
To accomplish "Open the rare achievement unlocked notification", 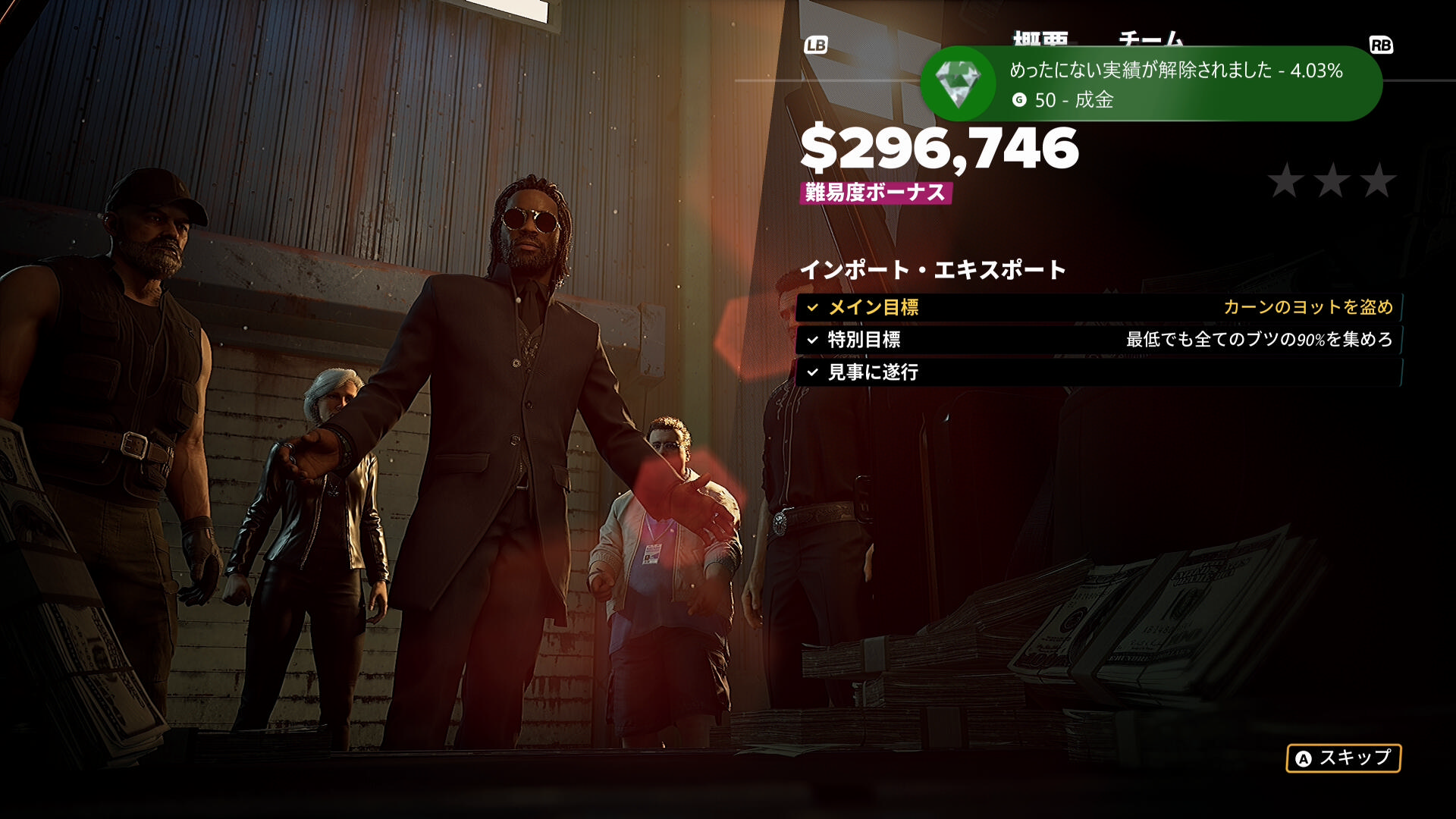I will click(1150, 83).
